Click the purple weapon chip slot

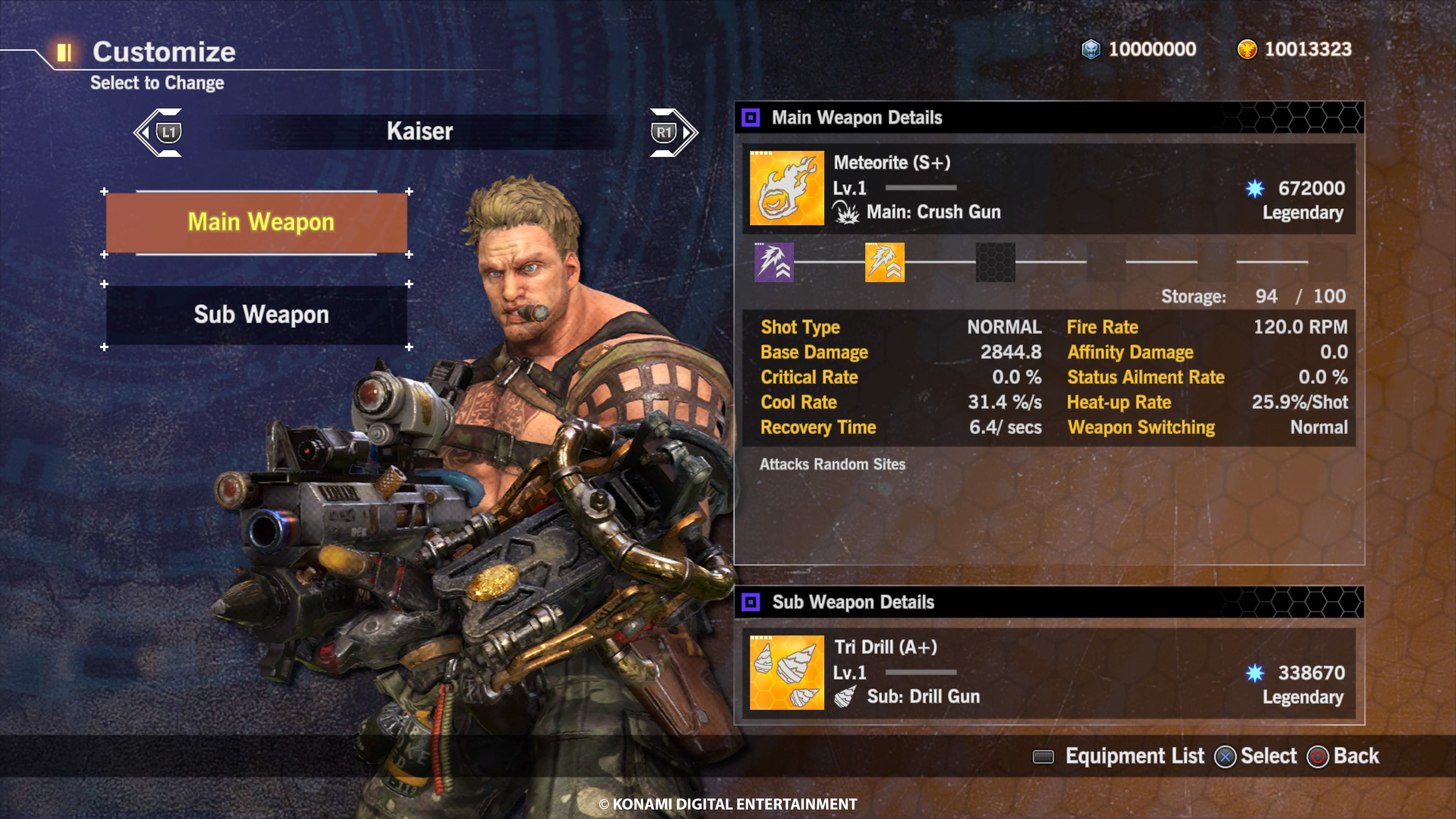click(774, 262)
